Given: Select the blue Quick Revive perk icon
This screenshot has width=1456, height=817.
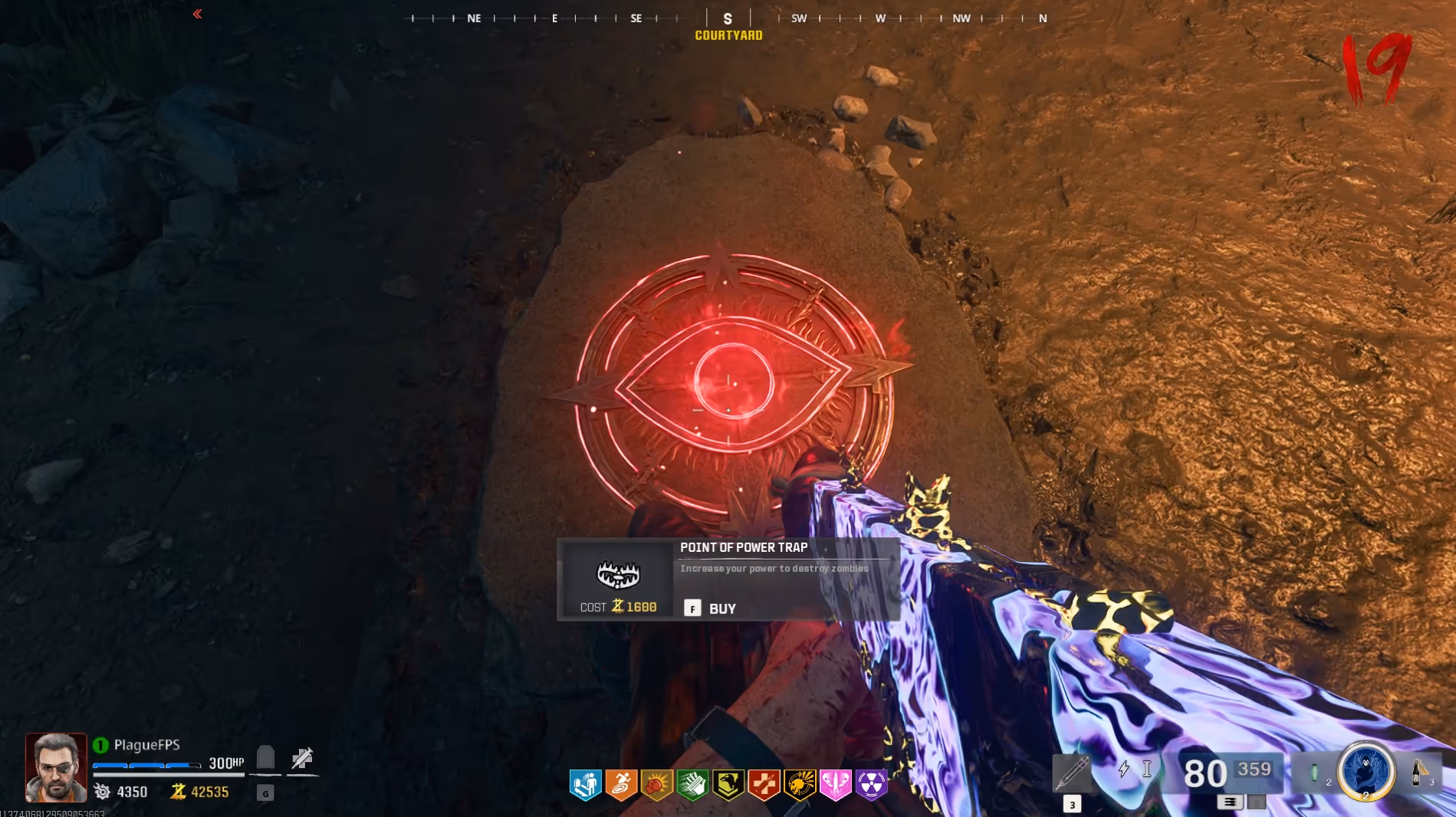Looking at the screenshot, I should click(x=586, y=785).
